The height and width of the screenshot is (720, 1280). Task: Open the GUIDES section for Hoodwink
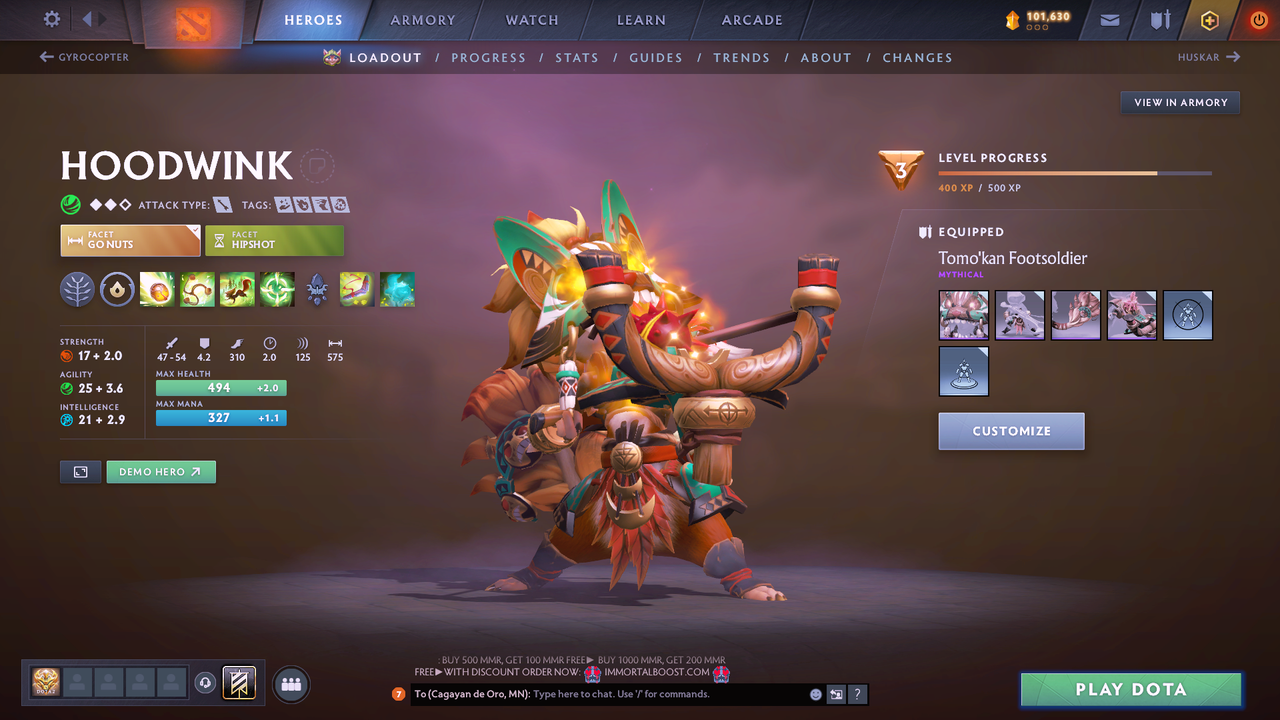point(656,57)
